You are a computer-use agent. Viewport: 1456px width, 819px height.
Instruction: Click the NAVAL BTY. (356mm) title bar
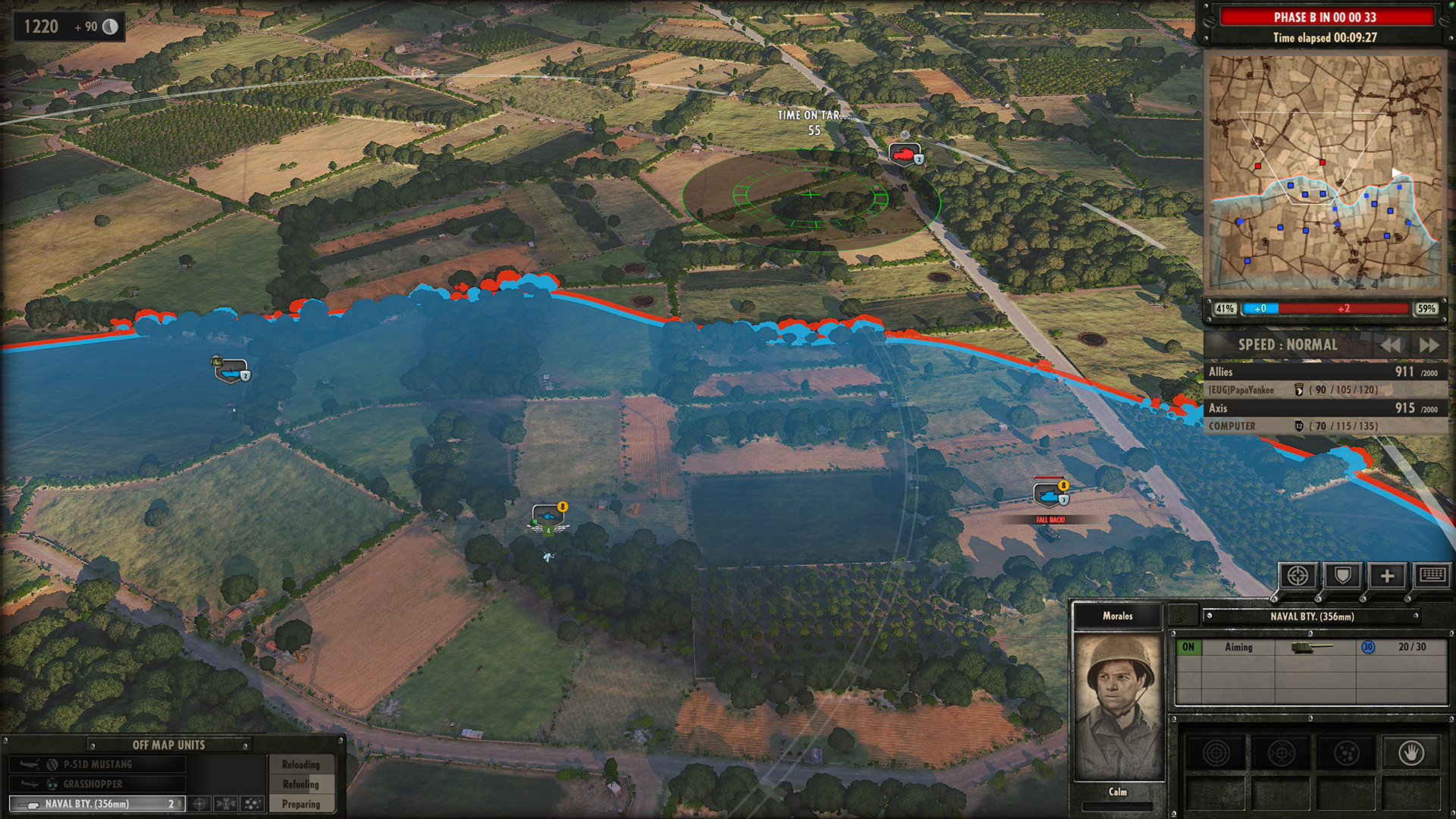(x=1312, y=617)
